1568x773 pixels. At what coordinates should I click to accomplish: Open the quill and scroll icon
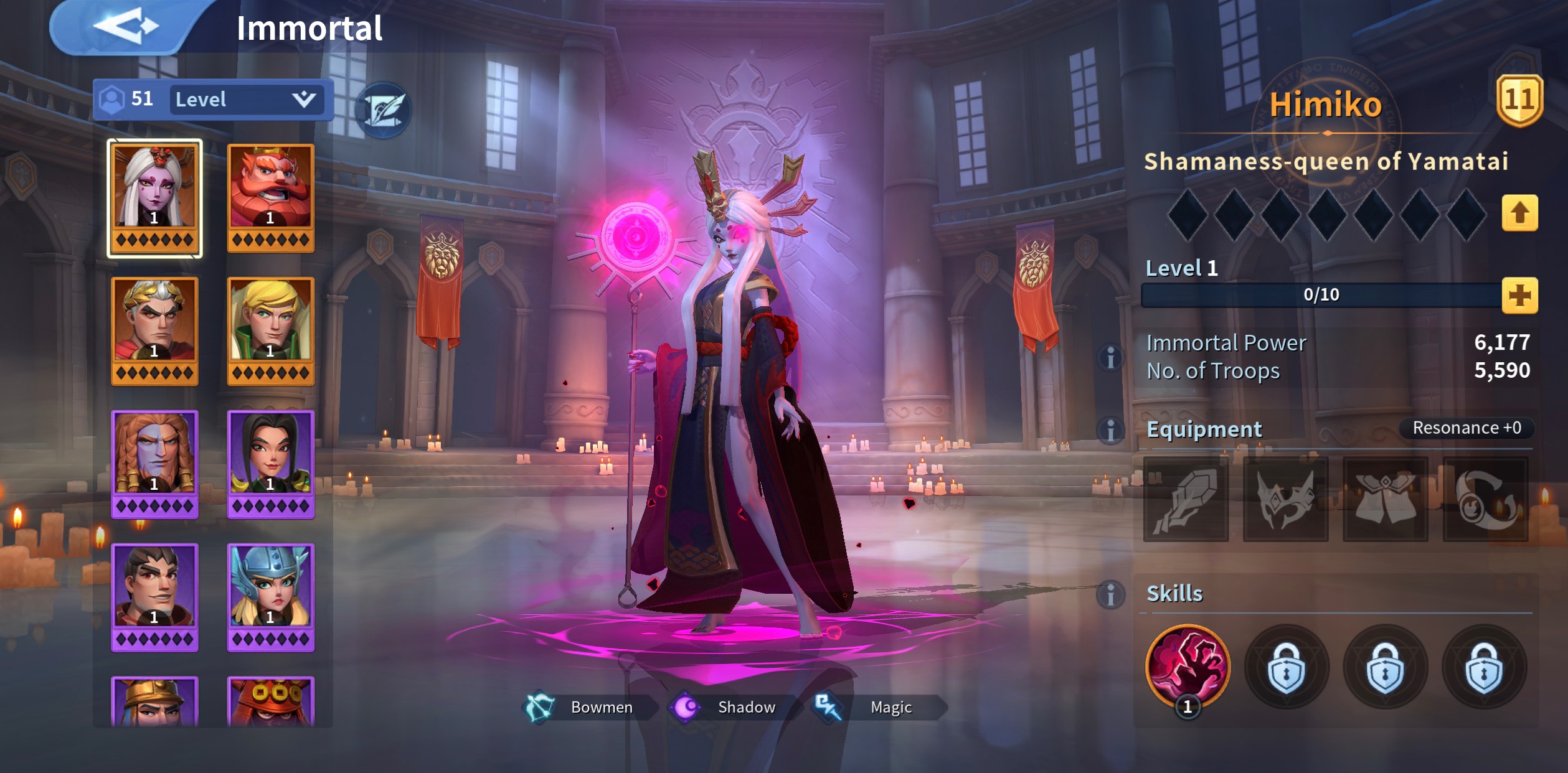pyautogui.click(x=383, y=110)
